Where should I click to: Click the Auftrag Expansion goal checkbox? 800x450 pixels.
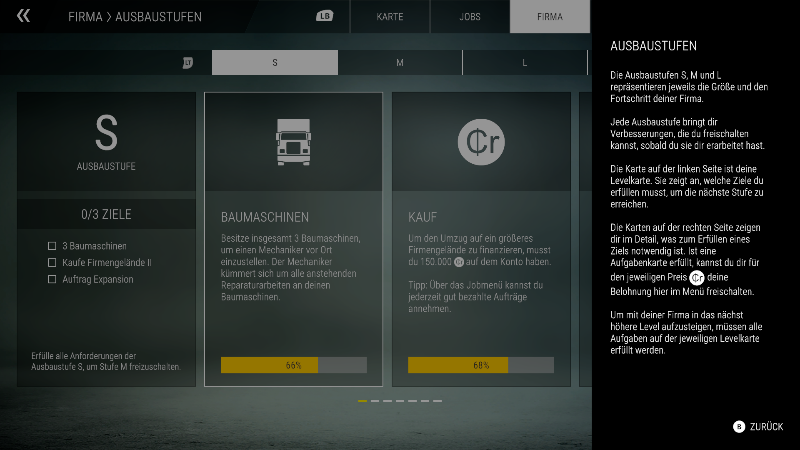52,279
